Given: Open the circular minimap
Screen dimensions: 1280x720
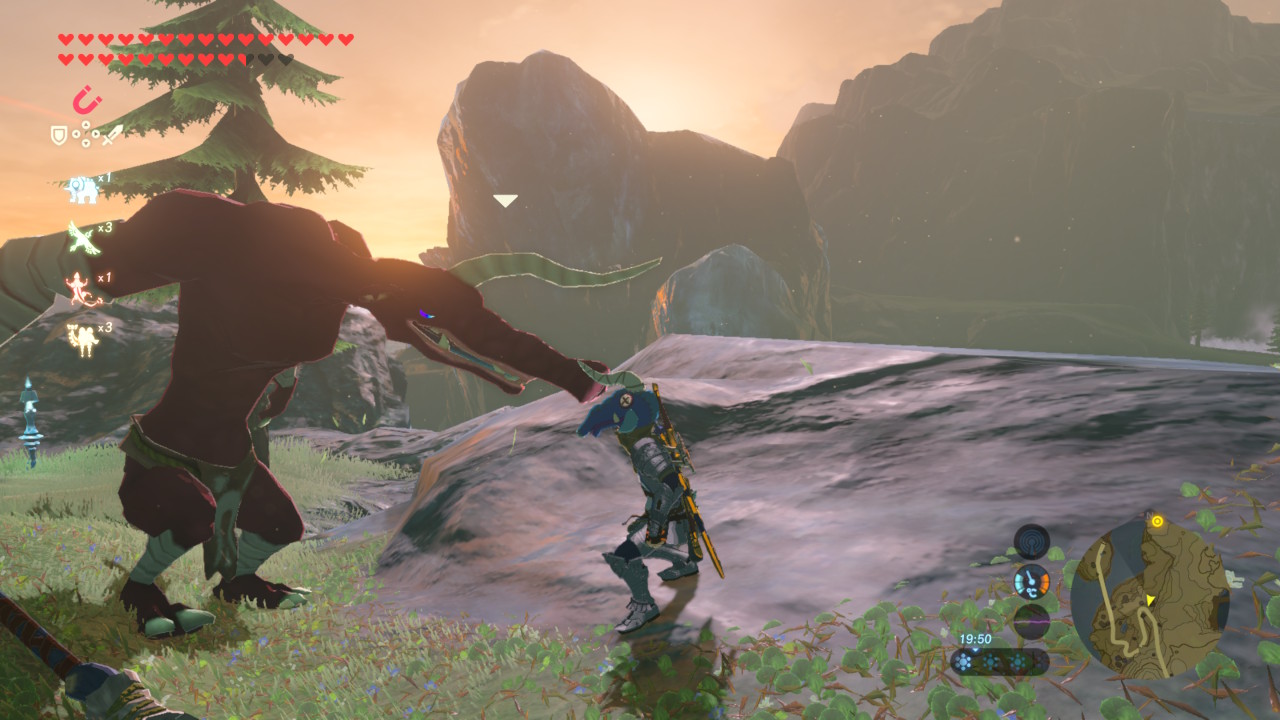Looking at the screenshot, I should [1149, 598].
